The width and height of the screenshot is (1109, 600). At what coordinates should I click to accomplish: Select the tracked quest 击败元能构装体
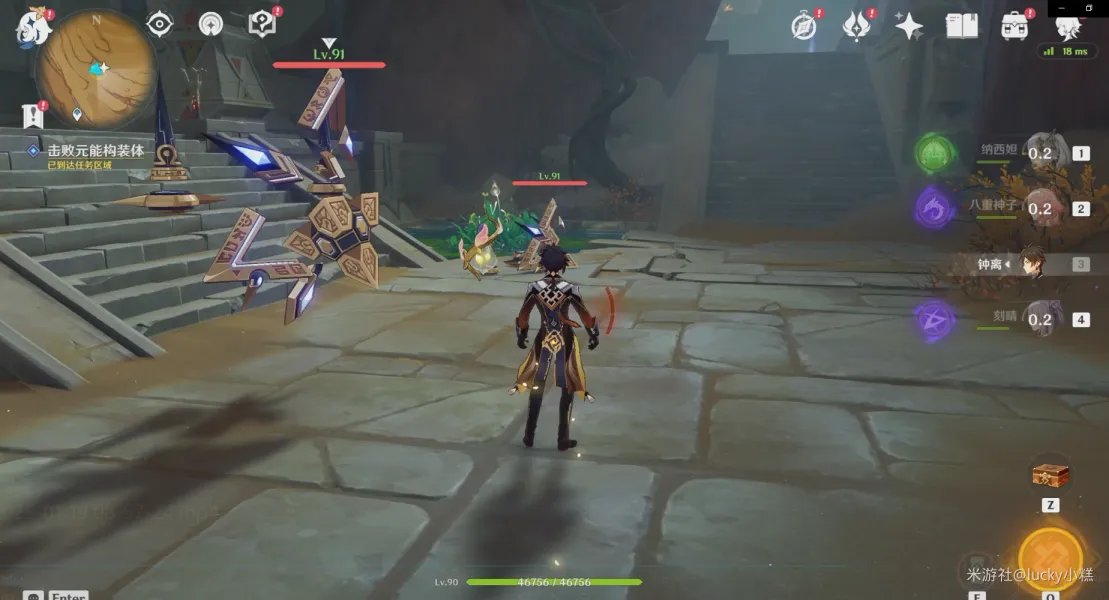click(96, 151)
